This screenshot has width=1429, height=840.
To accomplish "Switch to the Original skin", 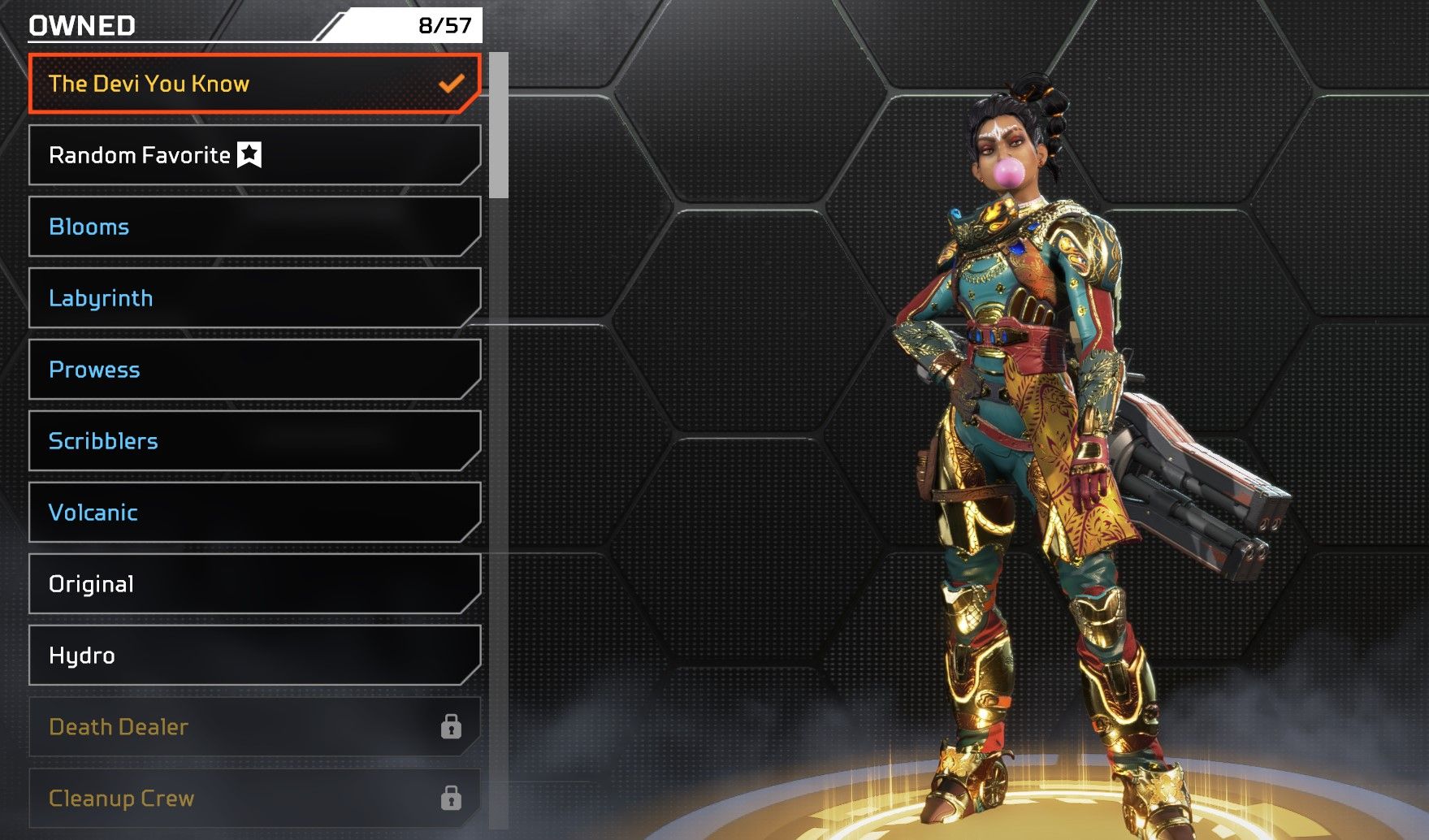I will (254, 584).
